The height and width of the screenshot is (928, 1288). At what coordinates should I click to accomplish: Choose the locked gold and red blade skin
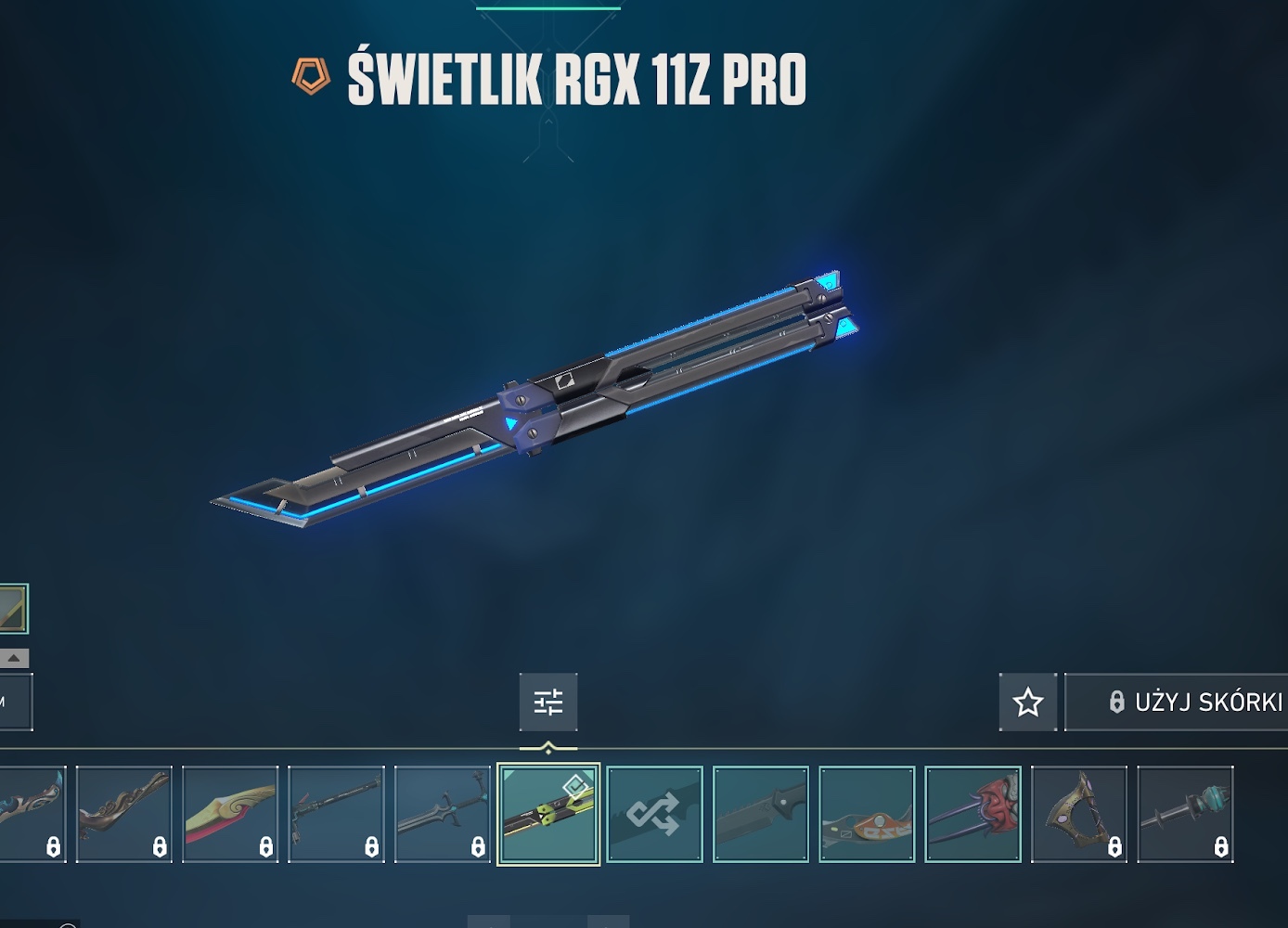[x=230, y=814]
